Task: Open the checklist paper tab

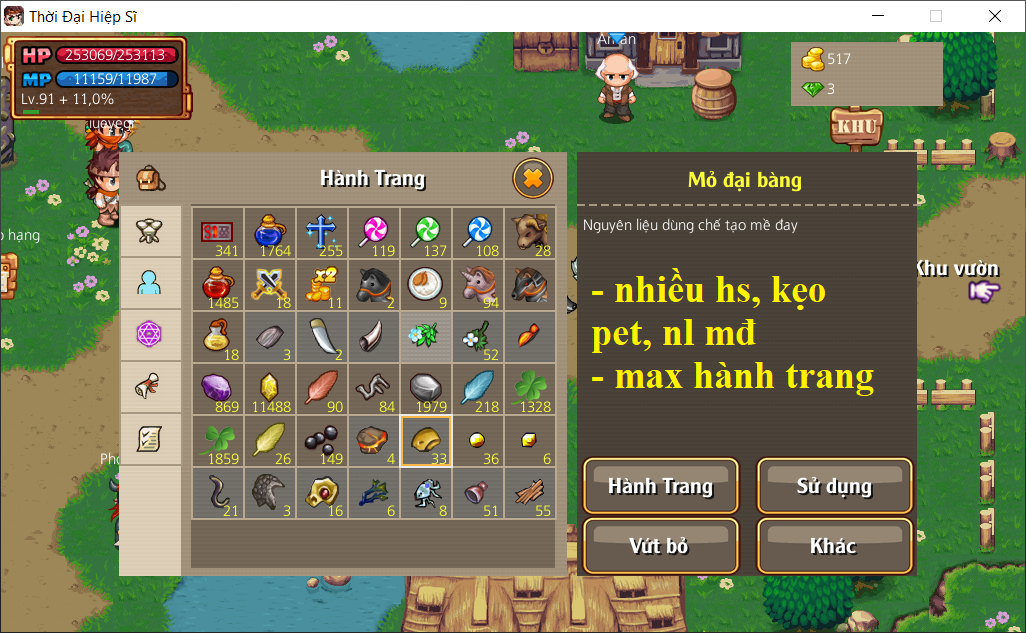Action: [x=150, y=438]
